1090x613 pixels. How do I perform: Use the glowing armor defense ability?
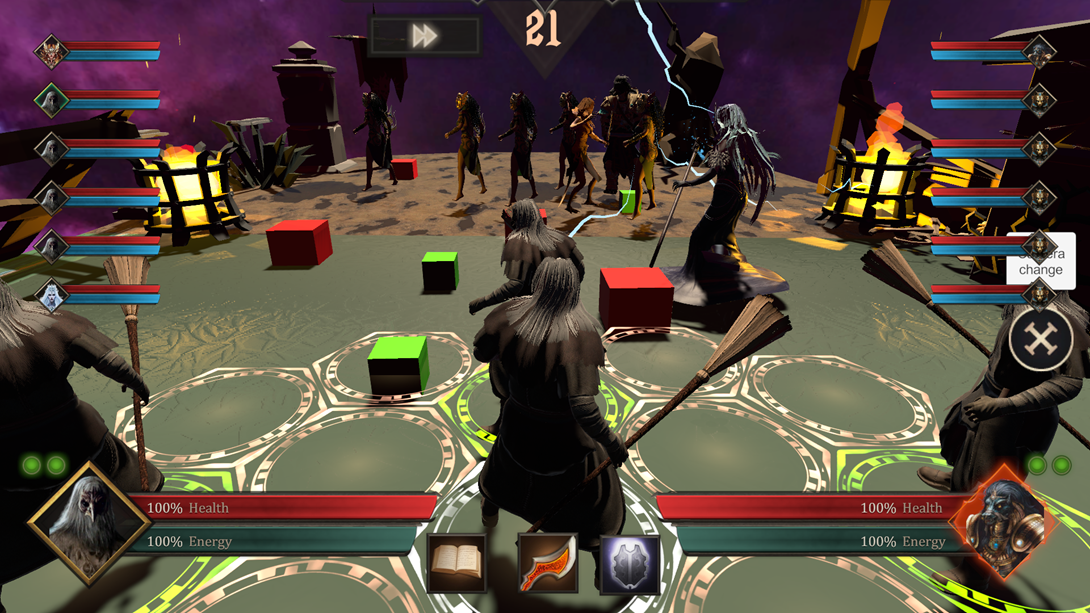click(630, 564)
